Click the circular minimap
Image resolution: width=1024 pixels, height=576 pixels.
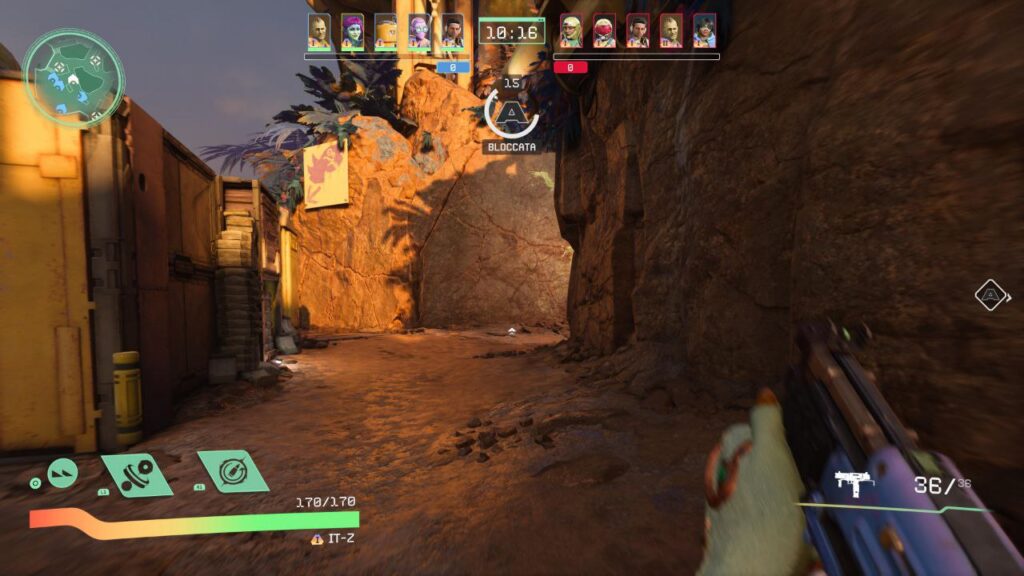coord(74,76)
